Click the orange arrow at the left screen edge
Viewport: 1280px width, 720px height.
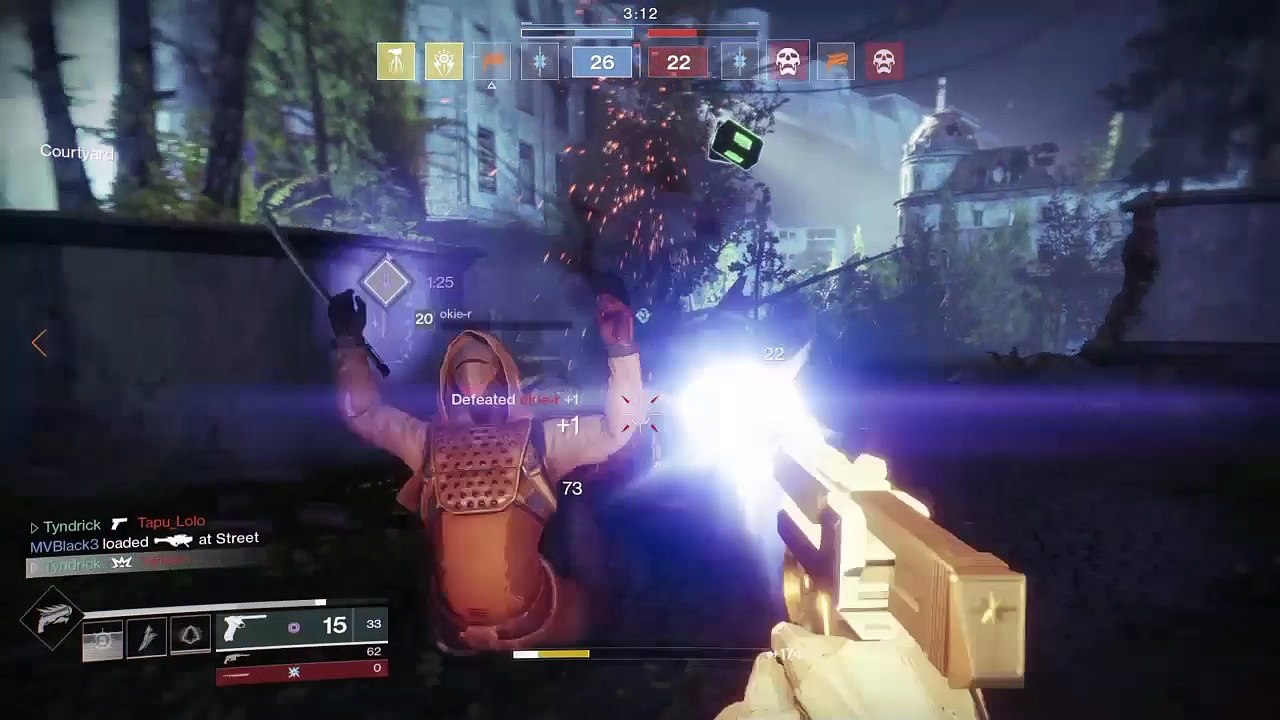point(39,343)
